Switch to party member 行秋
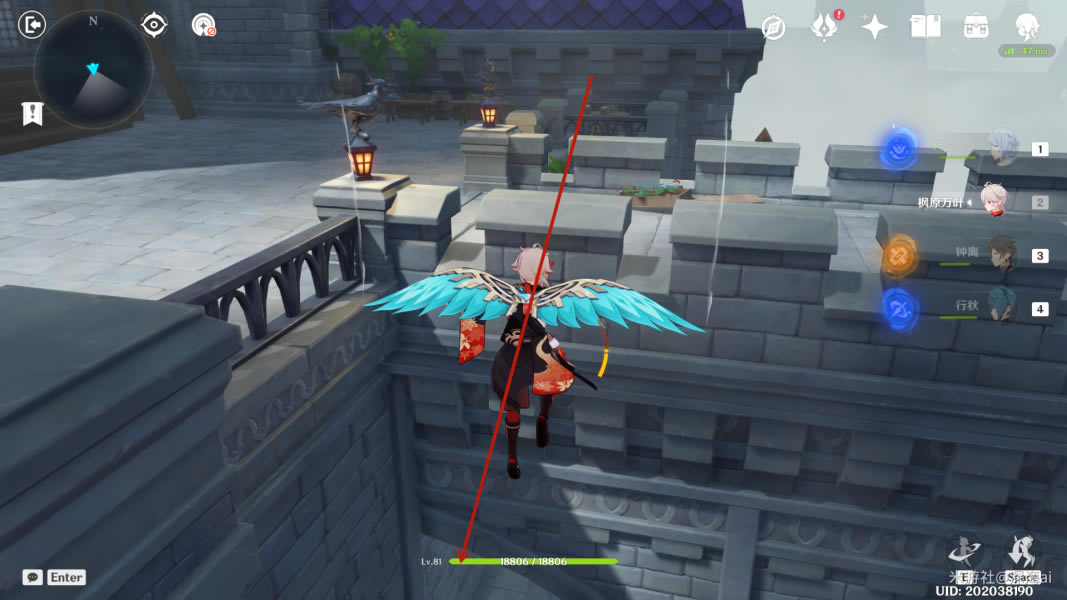The height and width of the screenshot is (600, 1067). point(1001,308)
